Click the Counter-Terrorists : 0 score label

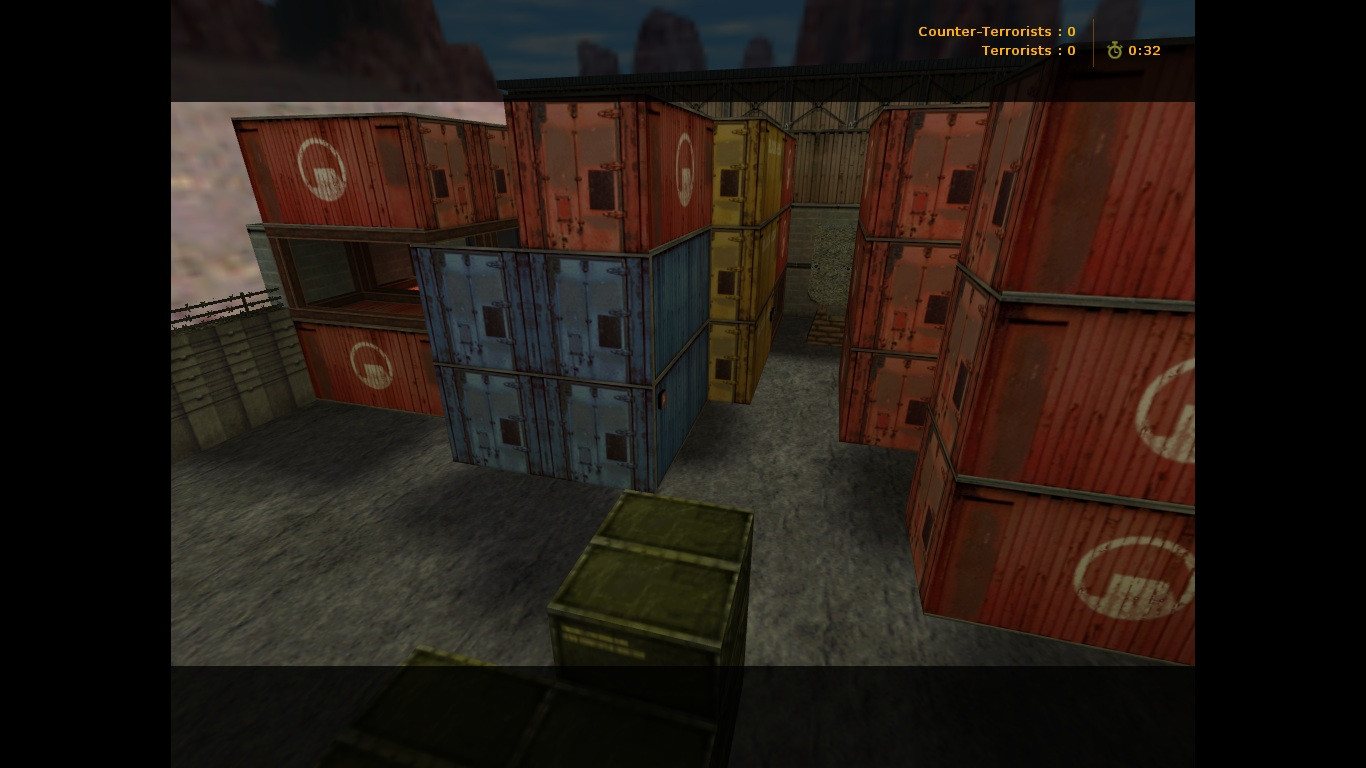pyautogui.click(x=996, y=31)
